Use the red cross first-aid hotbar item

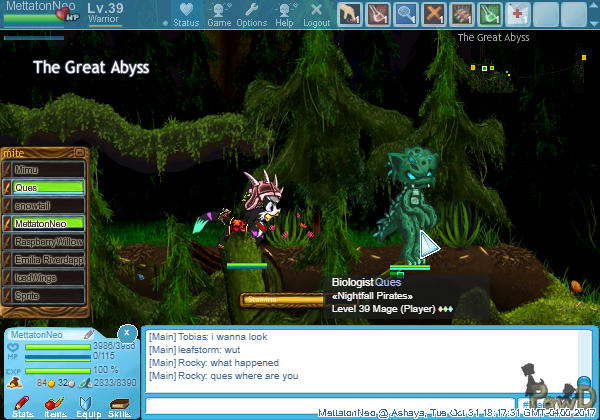(518, 14)
